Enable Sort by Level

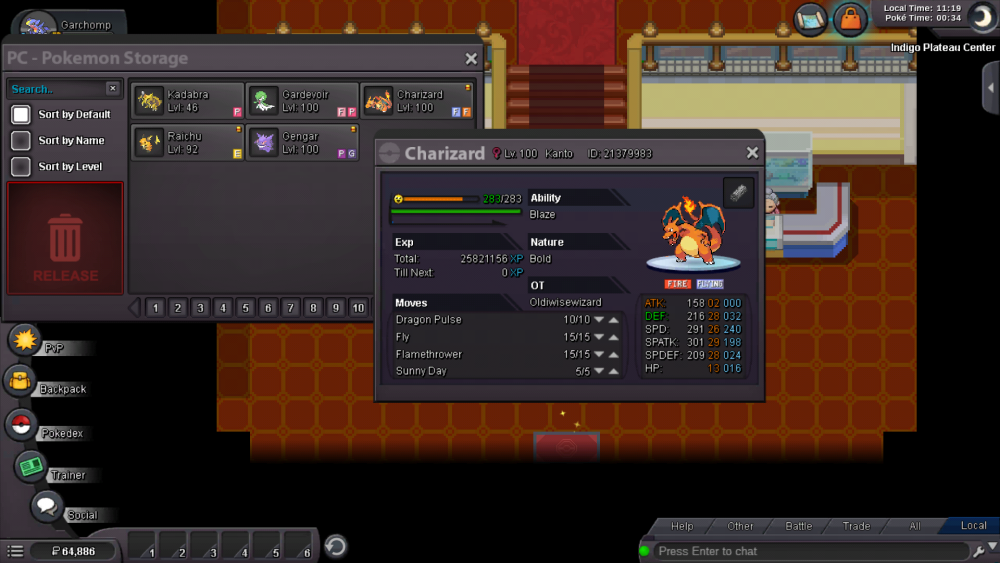(x=21, y=167)
